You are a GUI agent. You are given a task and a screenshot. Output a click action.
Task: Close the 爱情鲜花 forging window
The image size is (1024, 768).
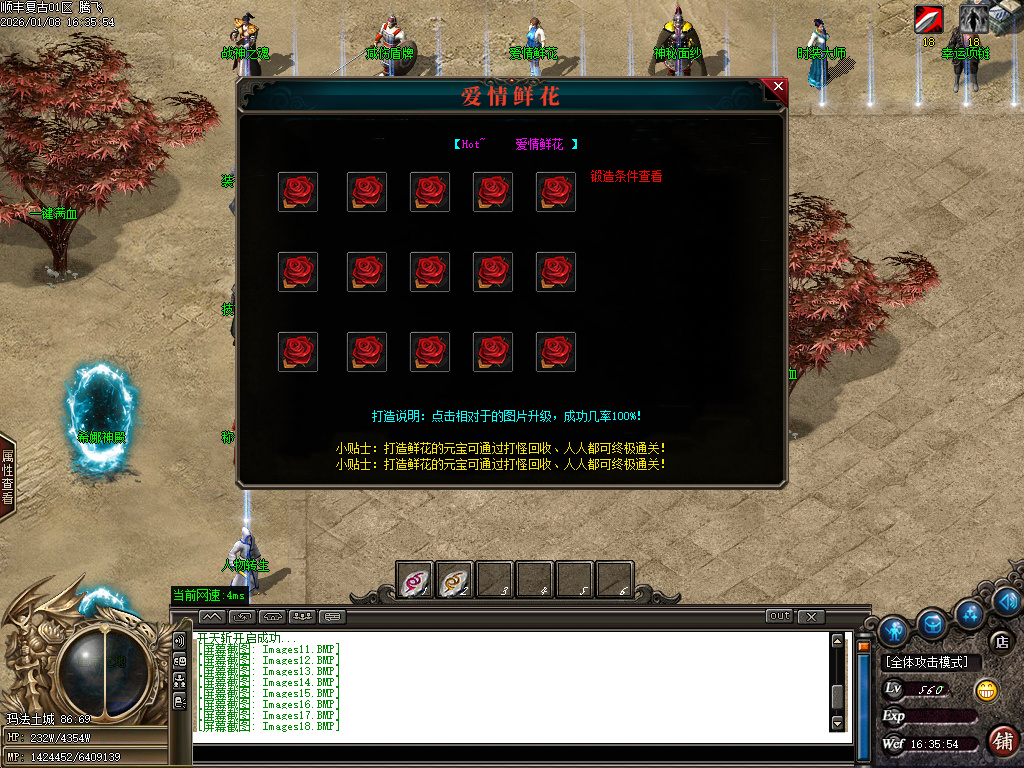coord(778,88)
